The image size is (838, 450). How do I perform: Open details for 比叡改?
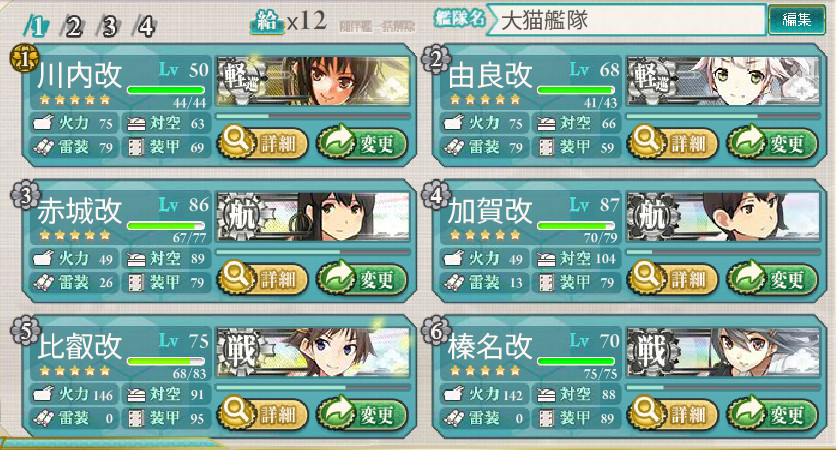click(x=263, y=410)
